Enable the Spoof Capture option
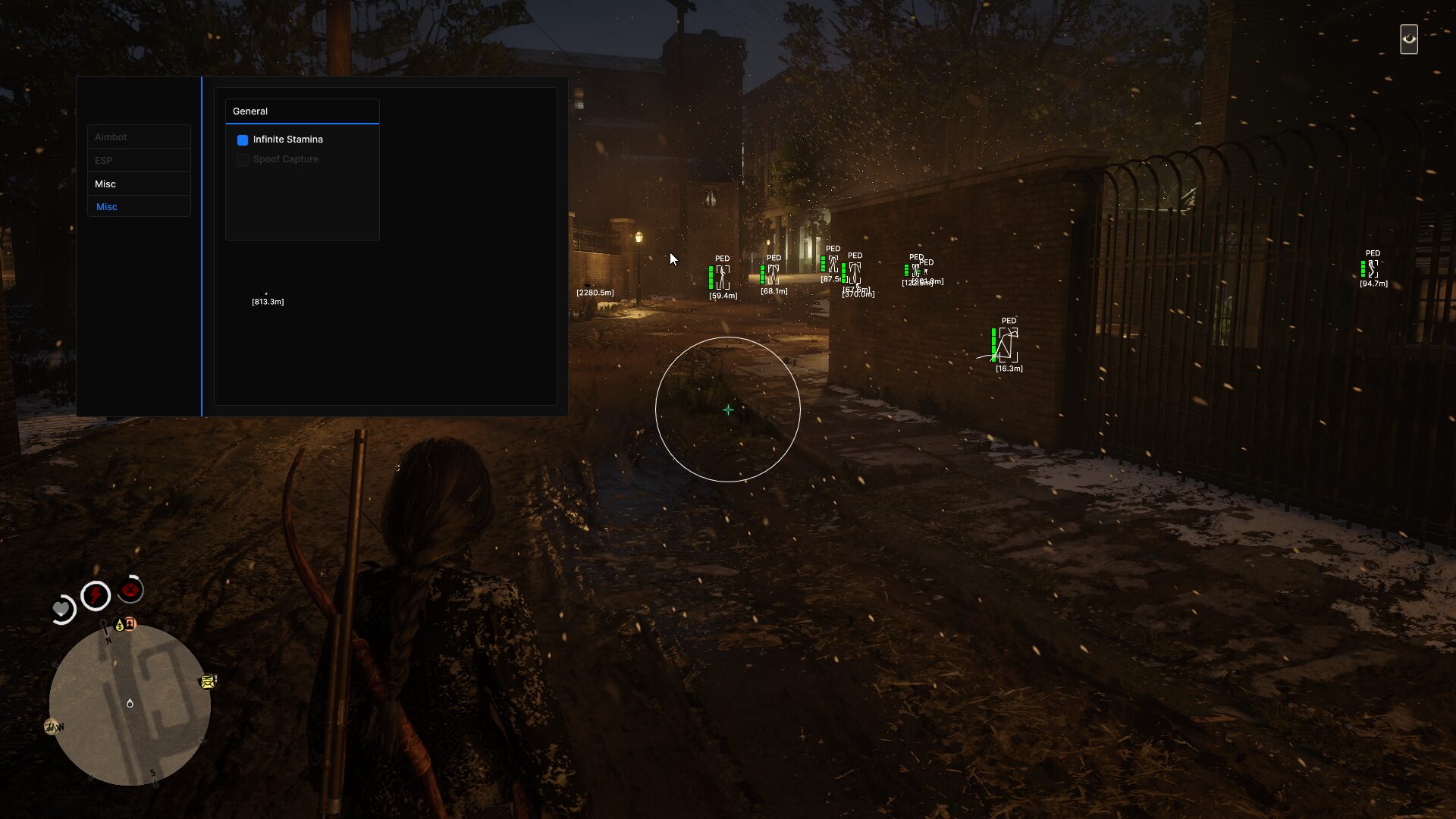 [243, 160]
